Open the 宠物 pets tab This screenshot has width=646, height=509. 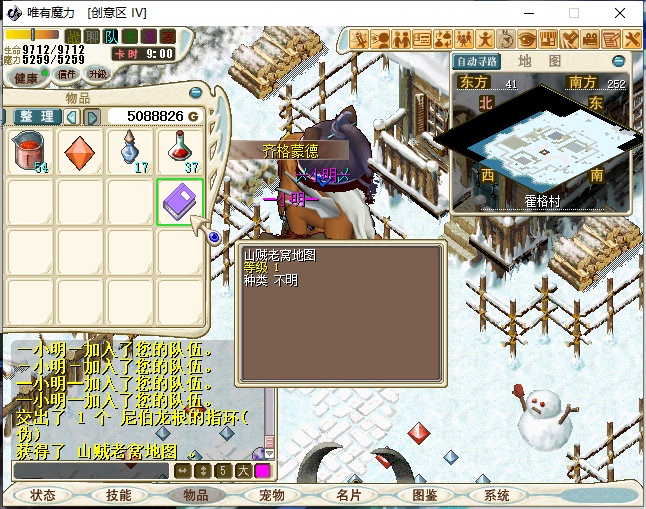(272, 495)
